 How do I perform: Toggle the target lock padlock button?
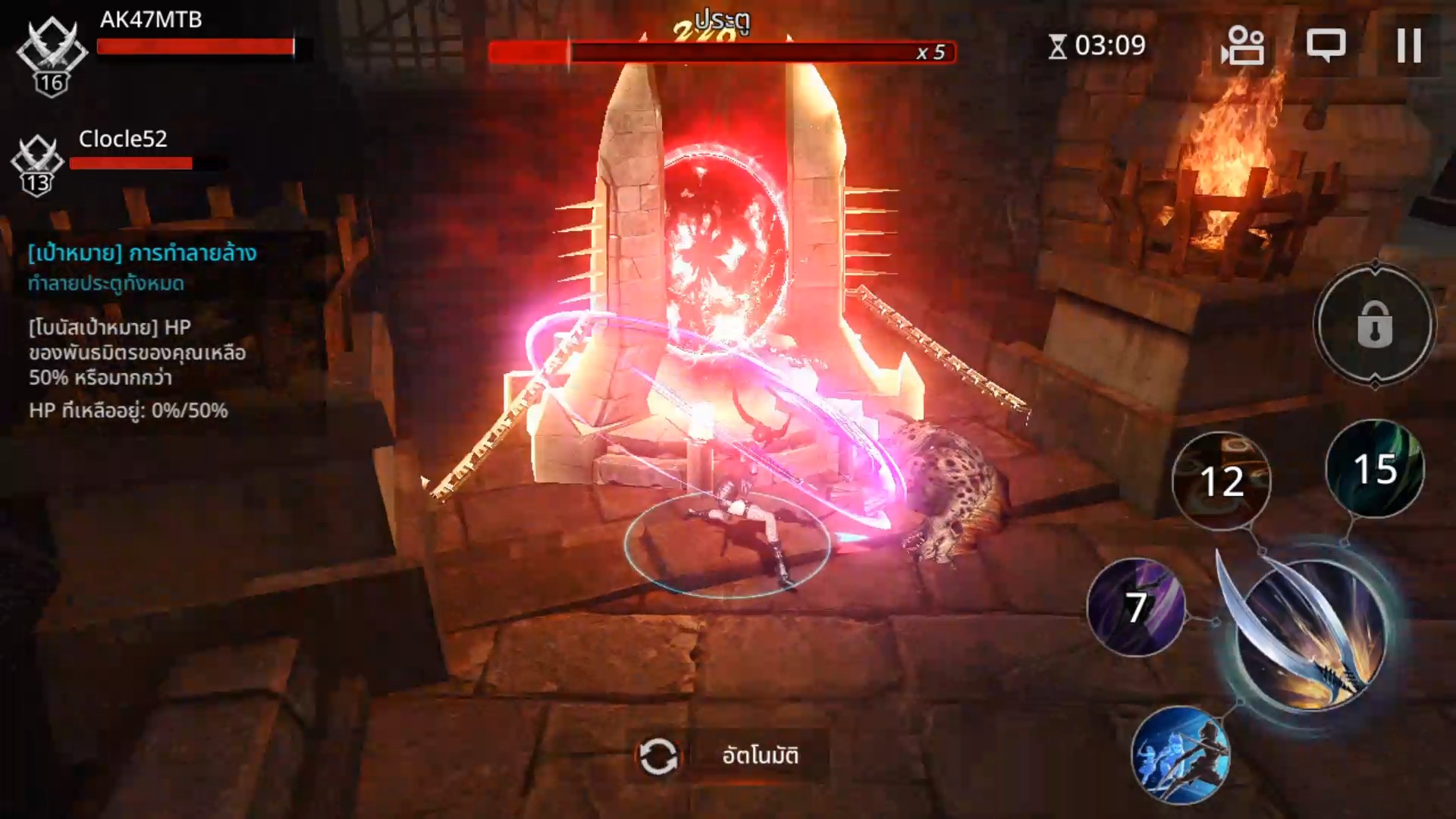click(1374, 325)
